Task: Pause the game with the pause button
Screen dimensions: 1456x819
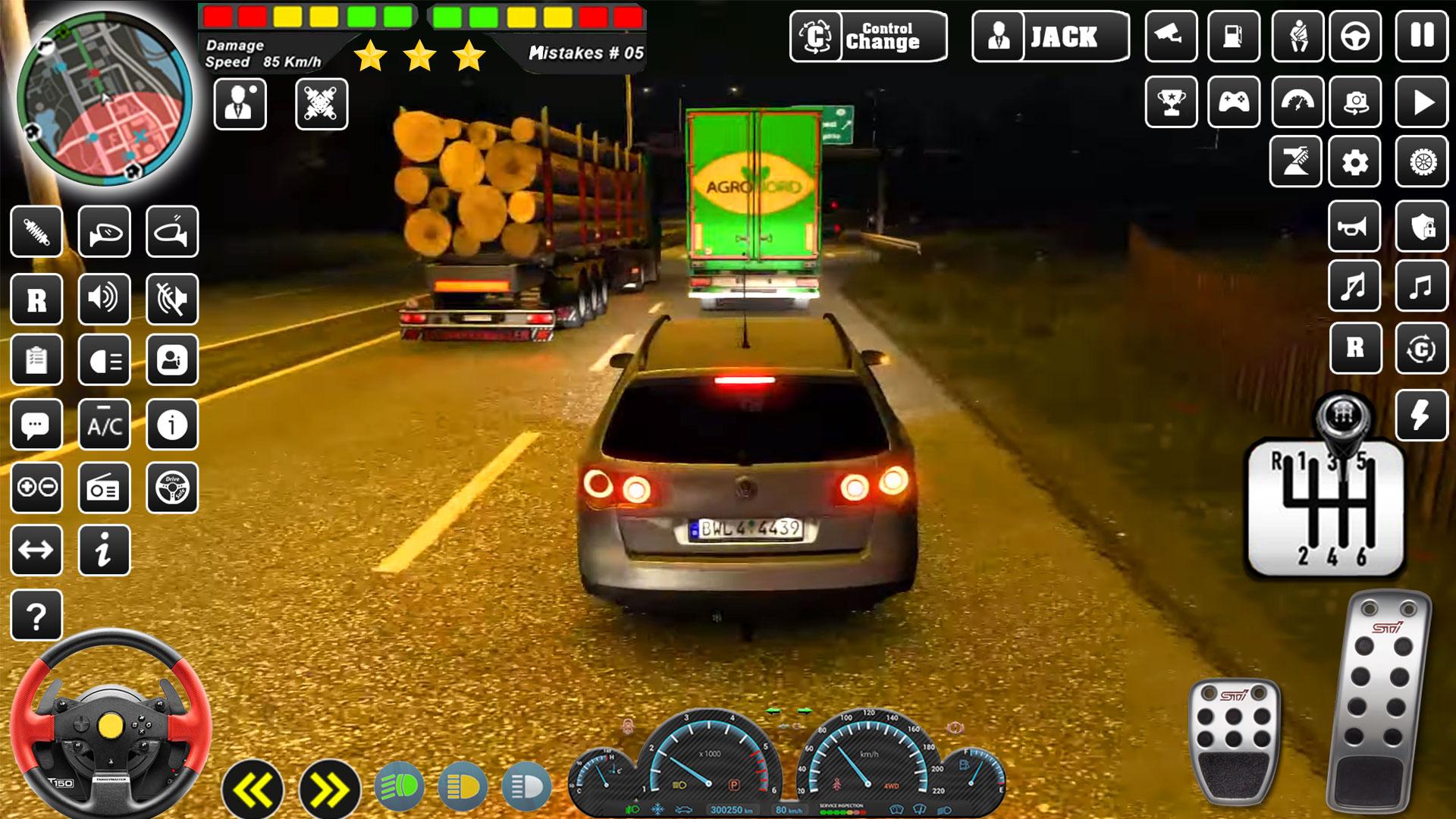Action: click(x=1422, y=36)
